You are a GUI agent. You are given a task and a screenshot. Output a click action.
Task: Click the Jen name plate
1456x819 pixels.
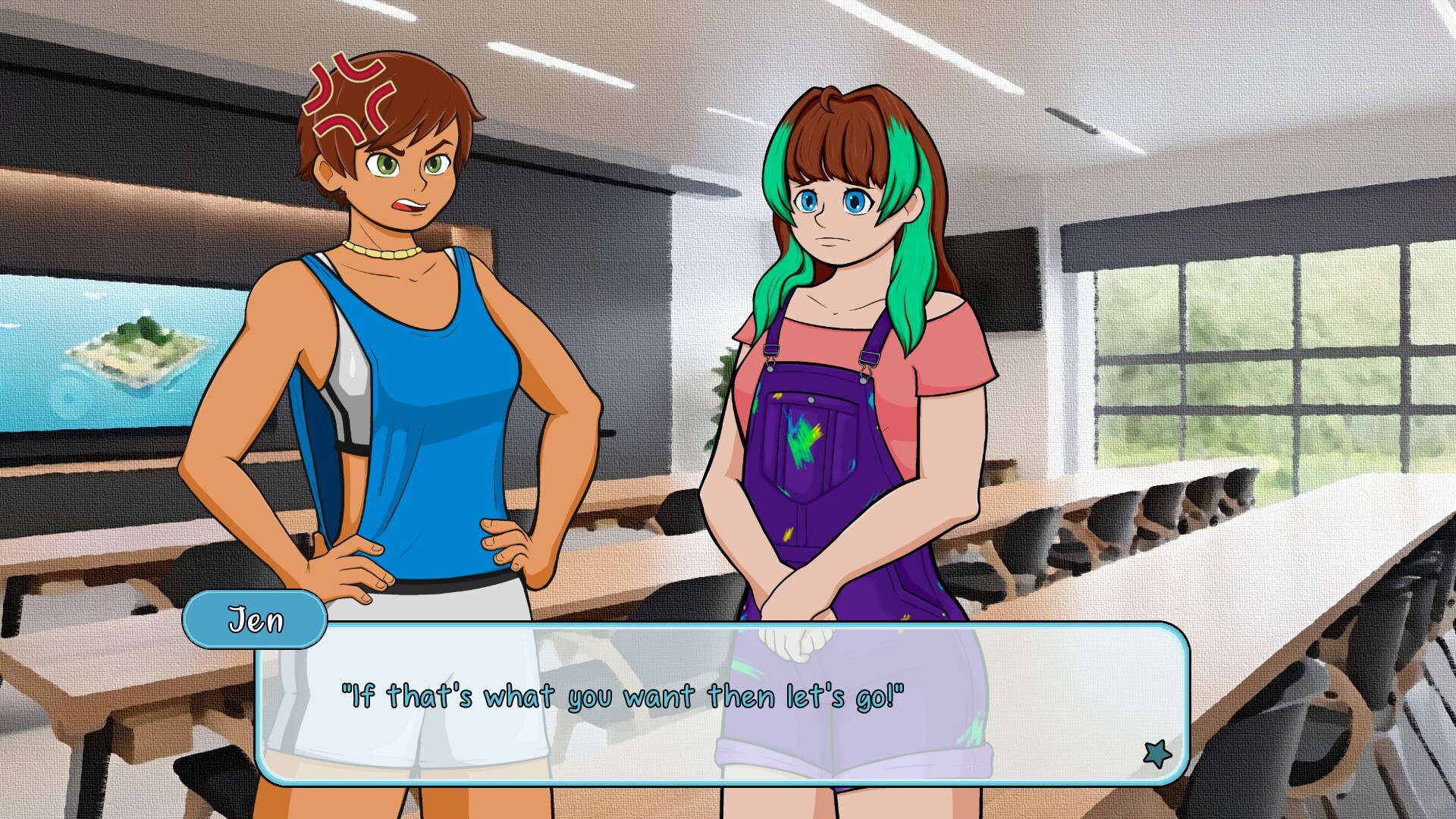click(255, 620)
